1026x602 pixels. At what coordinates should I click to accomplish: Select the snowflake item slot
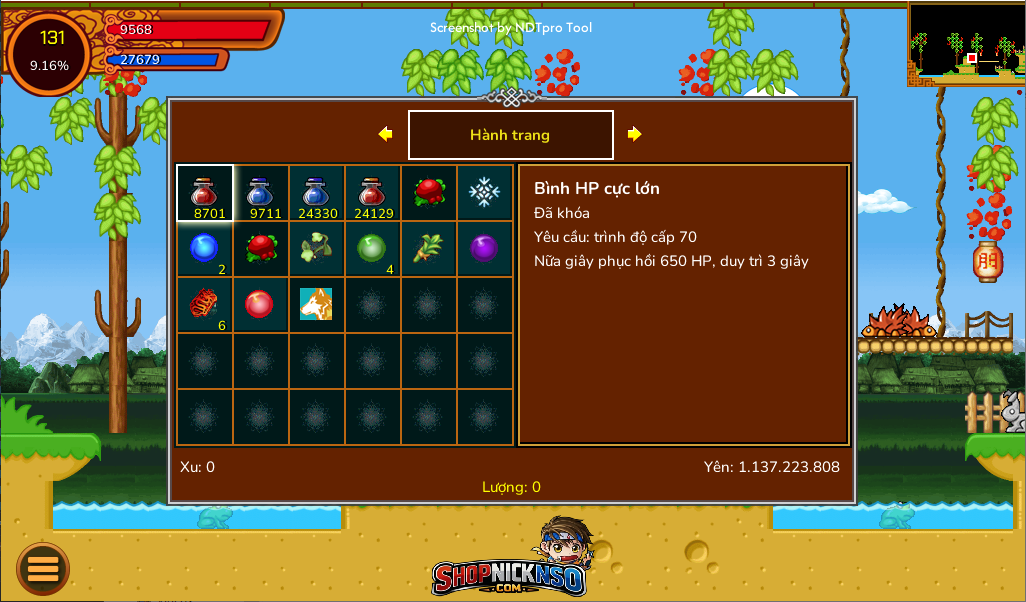485,192
